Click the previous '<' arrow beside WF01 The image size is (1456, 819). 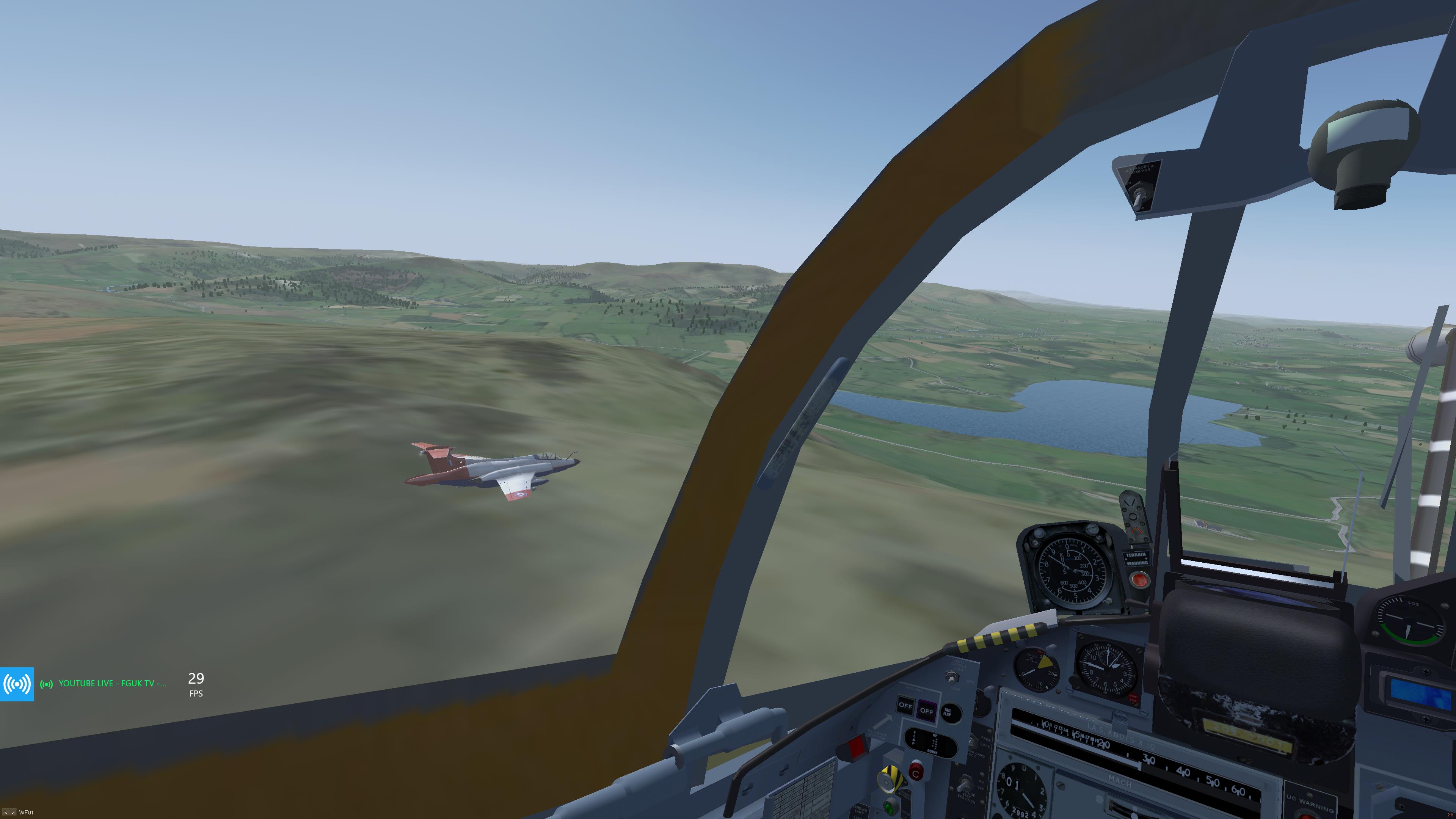tap(5, 813)
